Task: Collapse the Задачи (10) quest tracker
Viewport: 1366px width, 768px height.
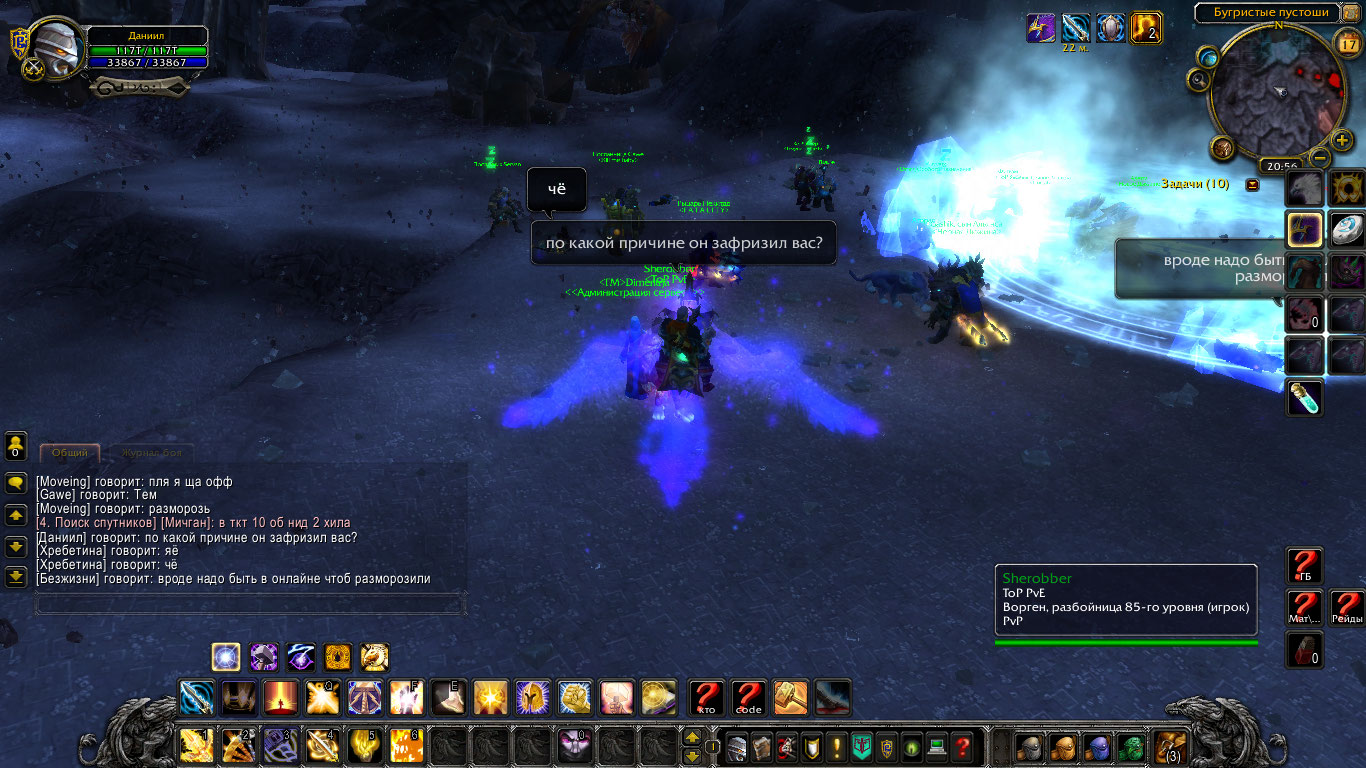Action: coord(1252,185)
